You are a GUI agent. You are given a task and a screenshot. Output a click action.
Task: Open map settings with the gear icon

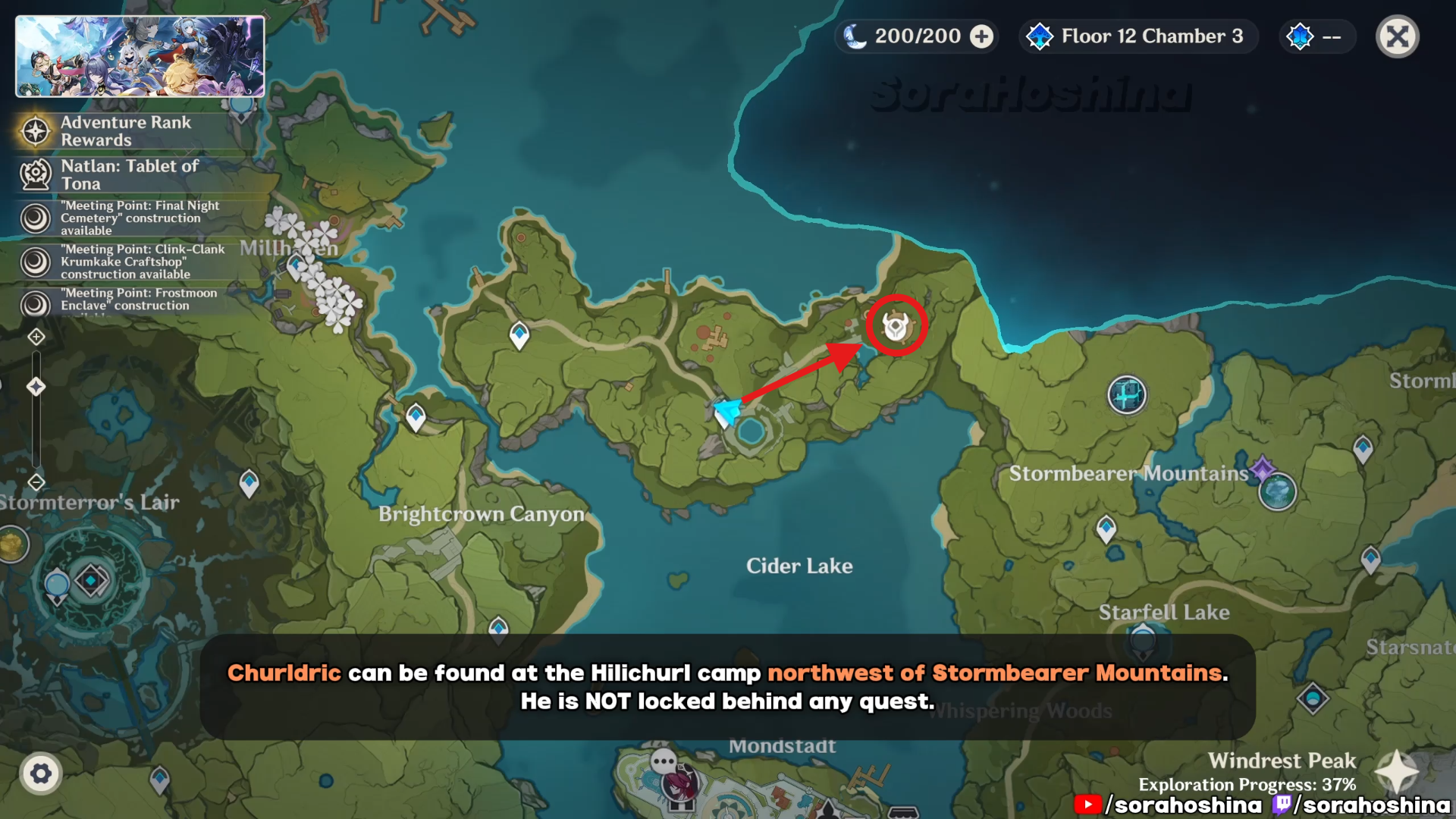pyautogui.click(x=41, y=773)
